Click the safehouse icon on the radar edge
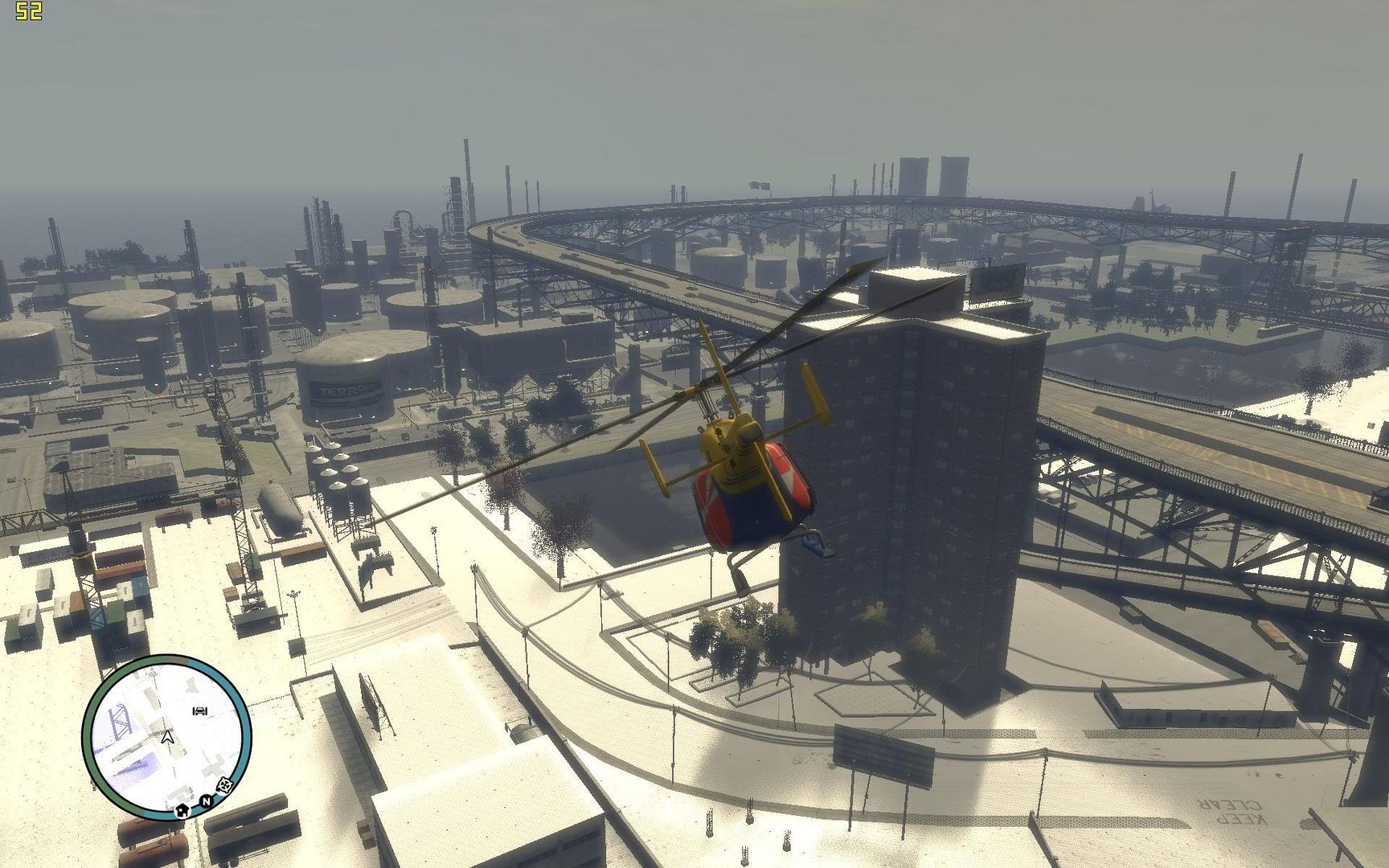The image size is (1389, 868). point(183,809)
